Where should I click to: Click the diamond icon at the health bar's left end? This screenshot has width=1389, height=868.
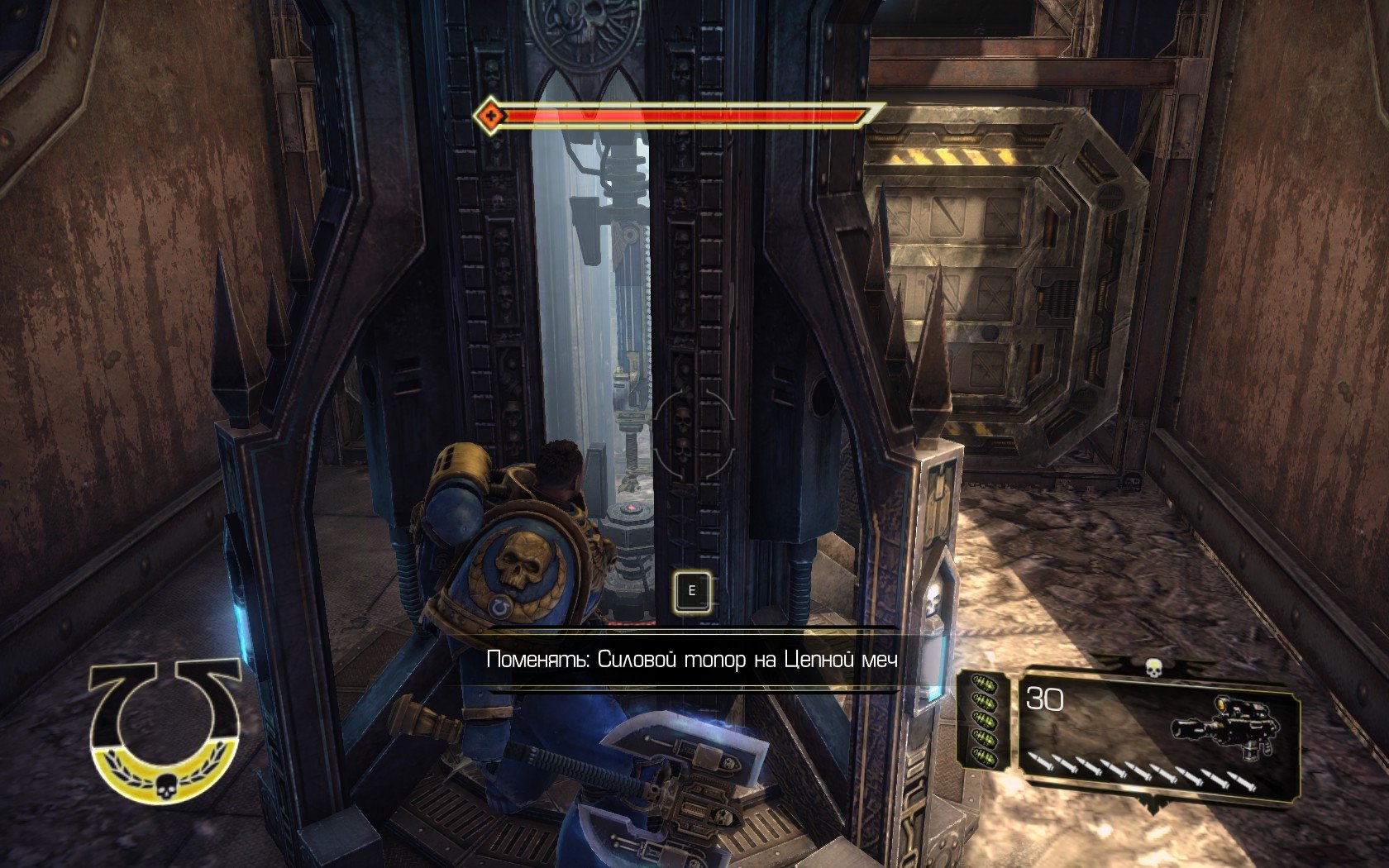[491, 115]
